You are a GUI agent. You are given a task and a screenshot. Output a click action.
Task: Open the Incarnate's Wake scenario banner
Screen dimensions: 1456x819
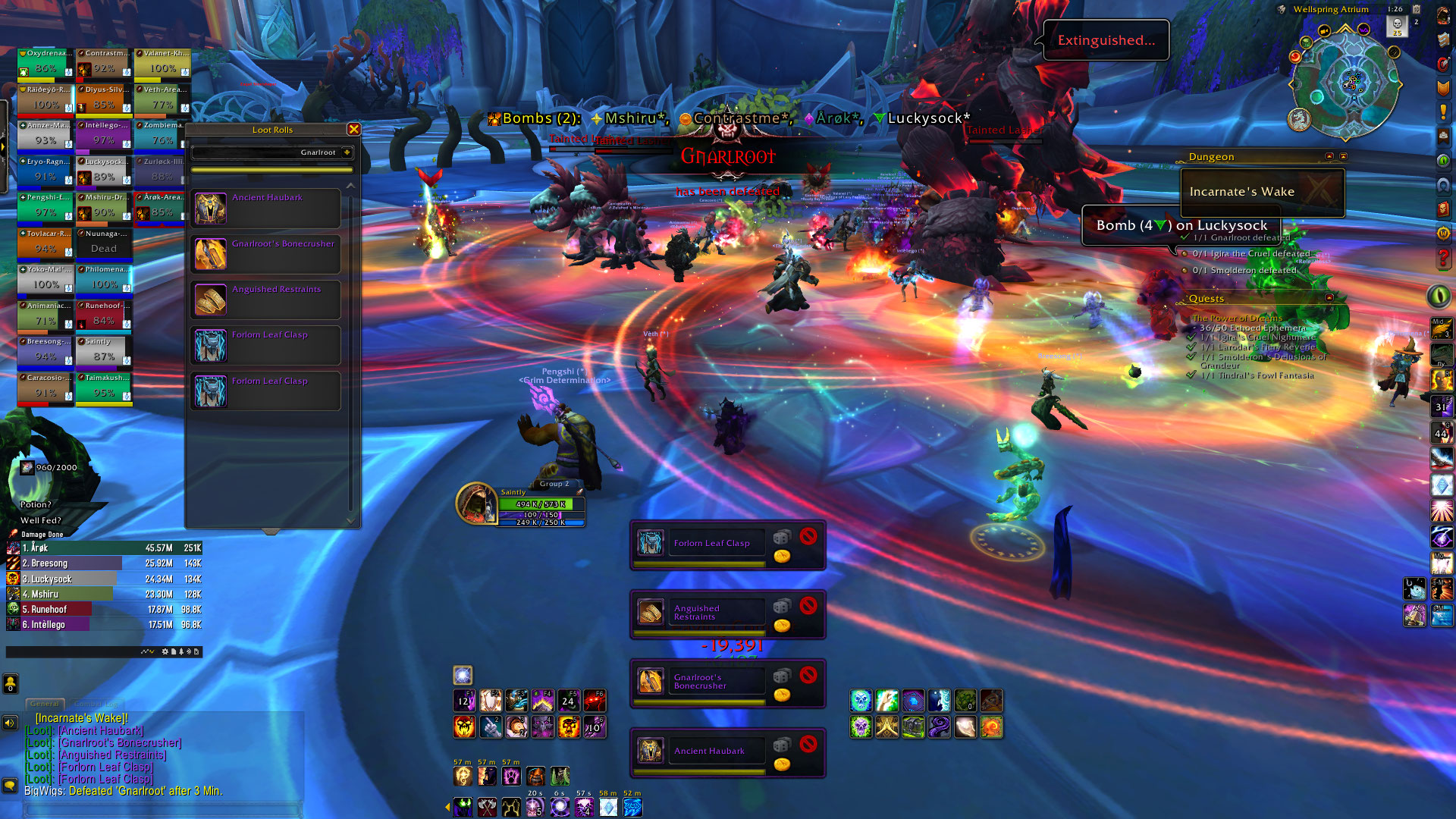coord(1263,192)
